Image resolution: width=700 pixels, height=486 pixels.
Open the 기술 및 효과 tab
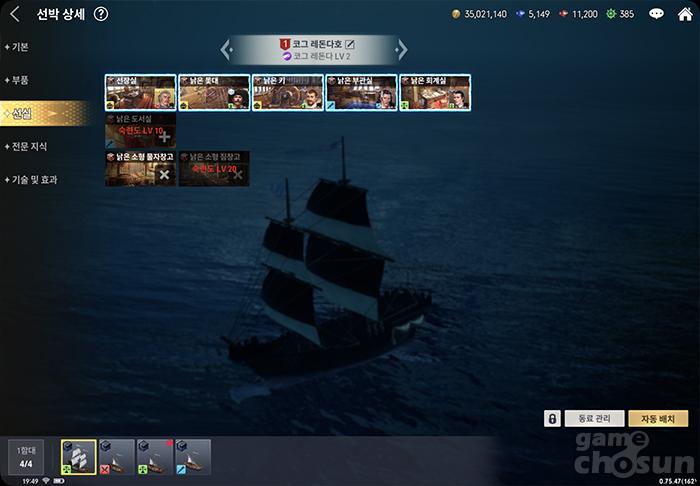pyautogui.click(x=34, y=179)
